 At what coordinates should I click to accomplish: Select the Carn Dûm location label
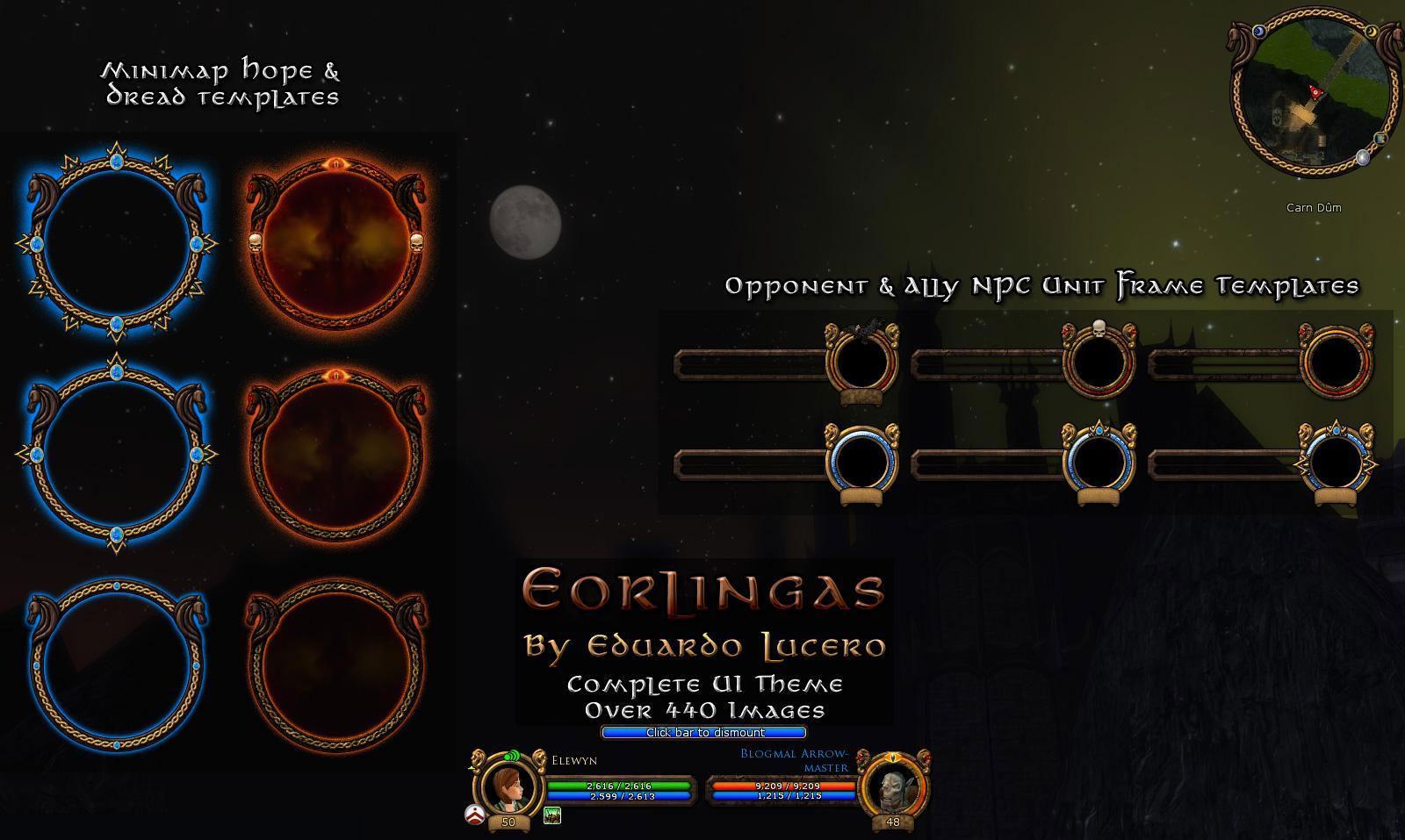click(x=1314, y=208)
